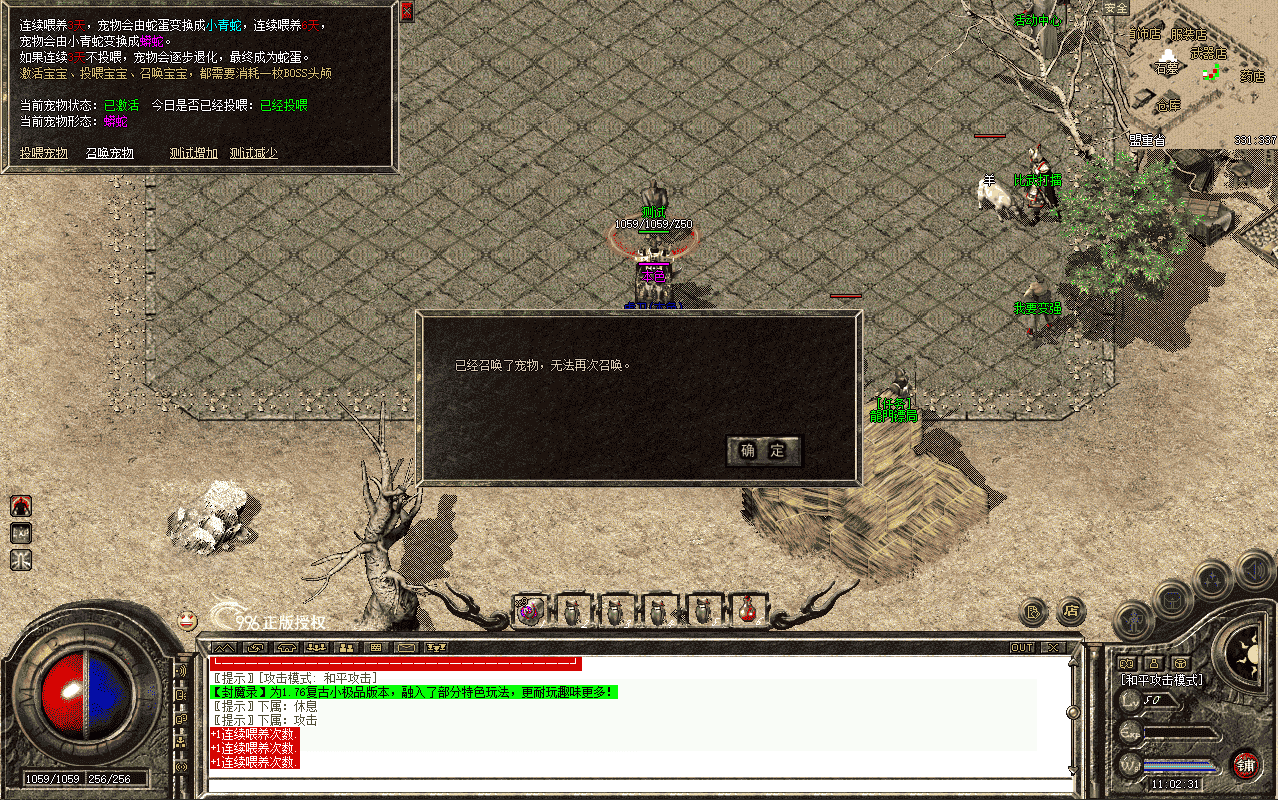Use the red potion hotbar slot
Image resolution: width=1278 pixels, height=800 pixels.
[x=747, y=611]
